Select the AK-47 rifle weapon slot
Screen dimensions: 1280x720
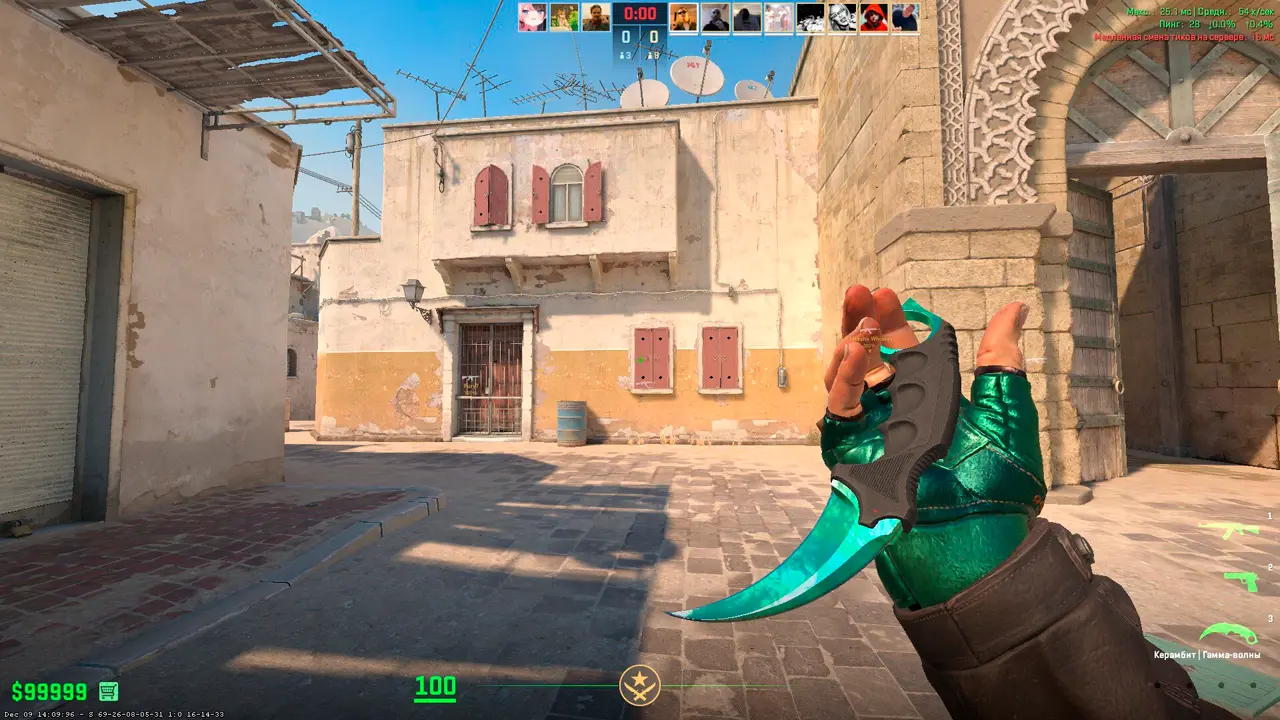tap(1228, 529)
